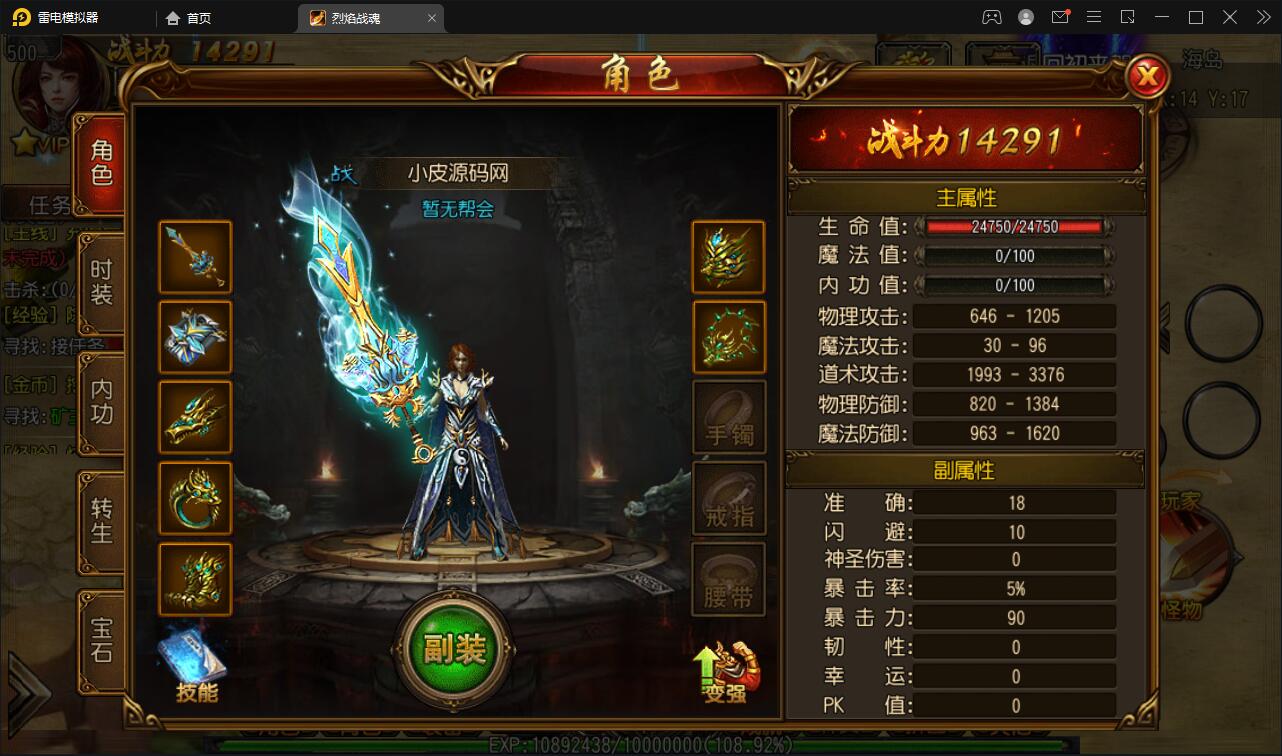The width and height of the screenshot is (1282, 756).
Task: Click the empty 腰带 belt slot
Action: click(729, 578)
